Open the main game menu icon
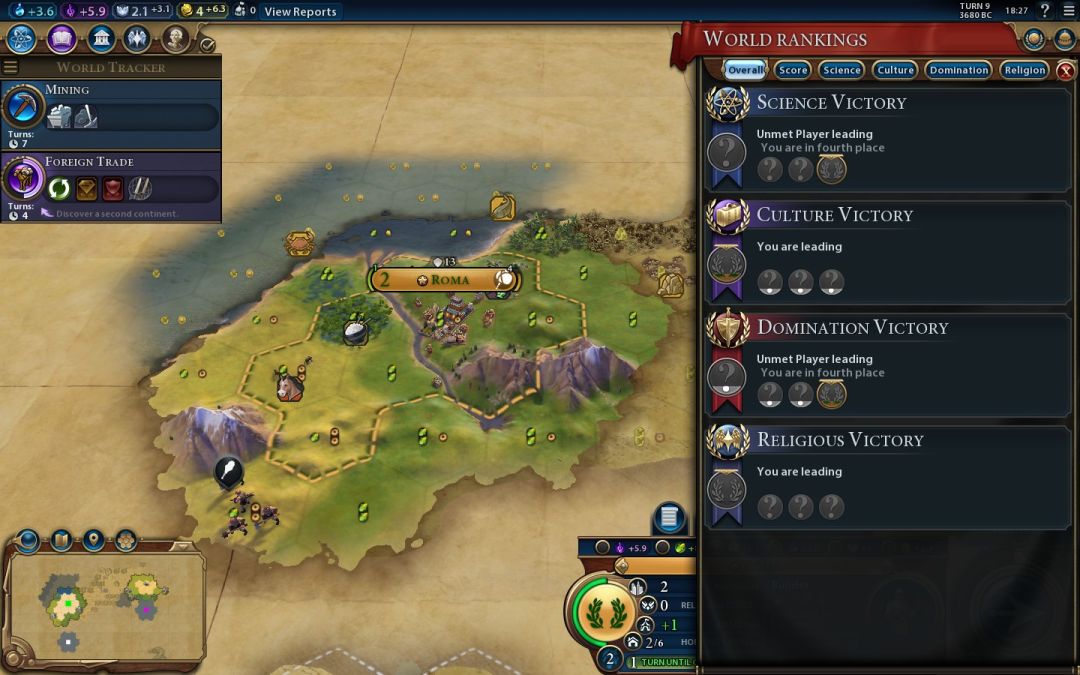This screenshot has width=1080, height=675. click(x=1069, y=11)
